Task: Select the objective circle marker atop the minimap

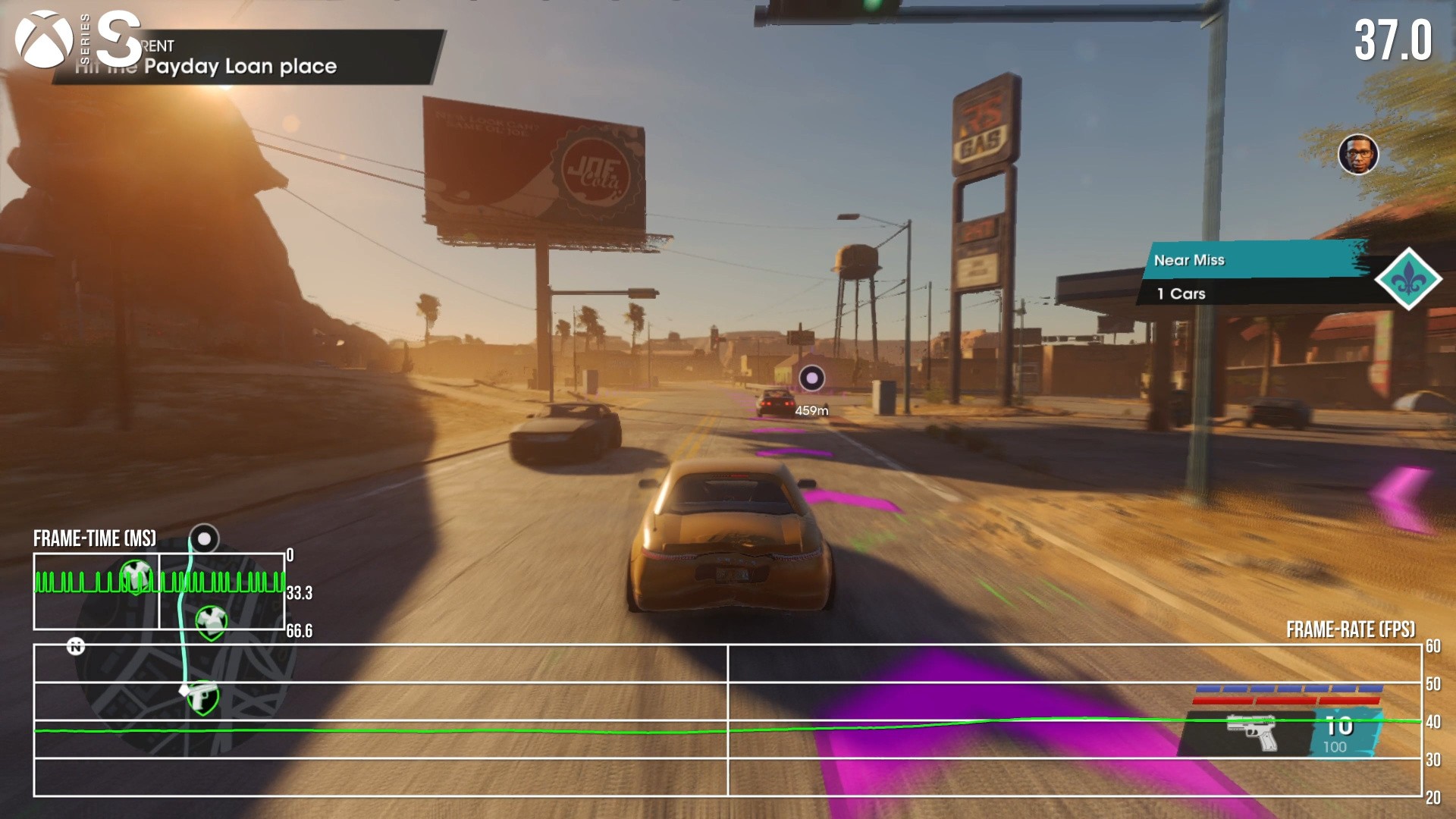Action: [x=203, y=539]
